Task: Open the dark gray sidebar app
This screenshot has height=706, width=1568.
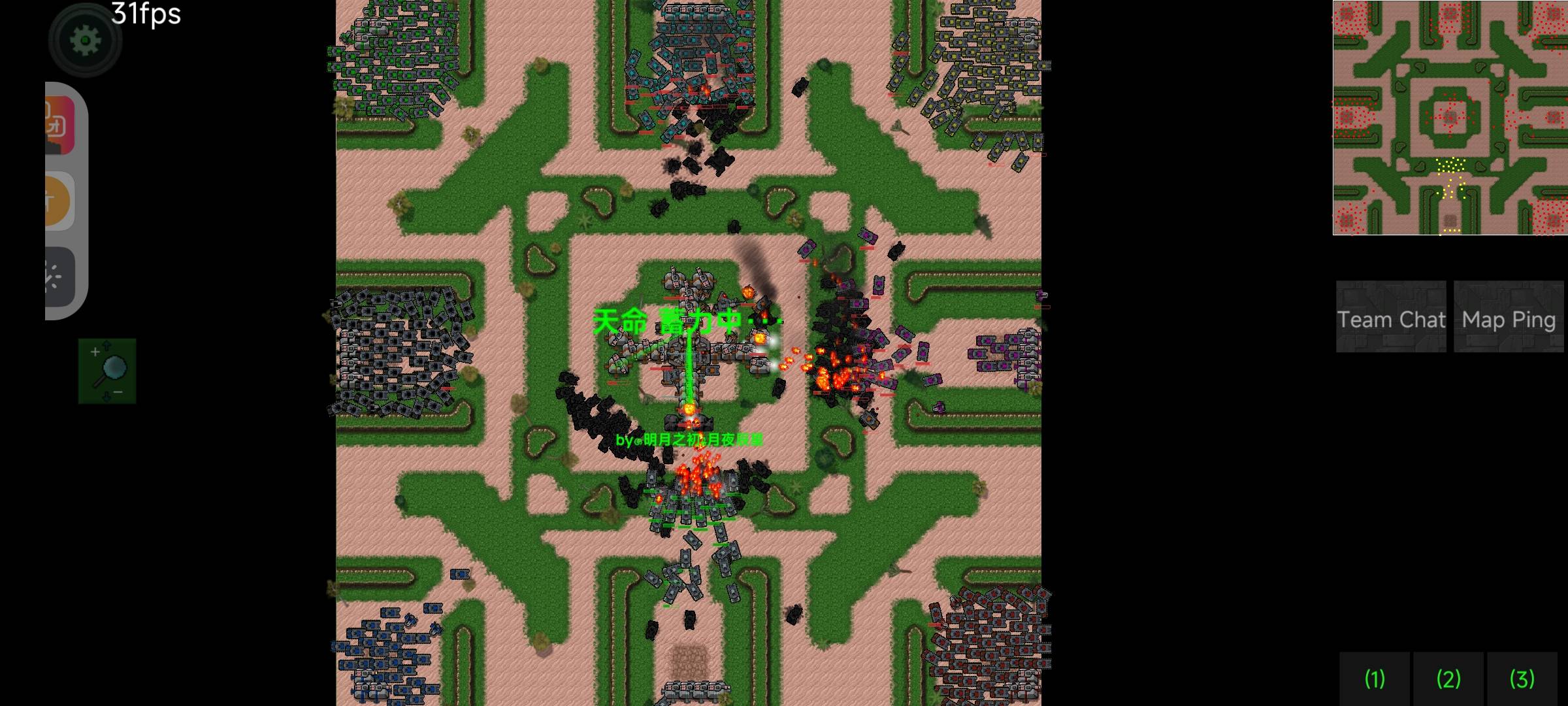Action: tap(59, 277)
